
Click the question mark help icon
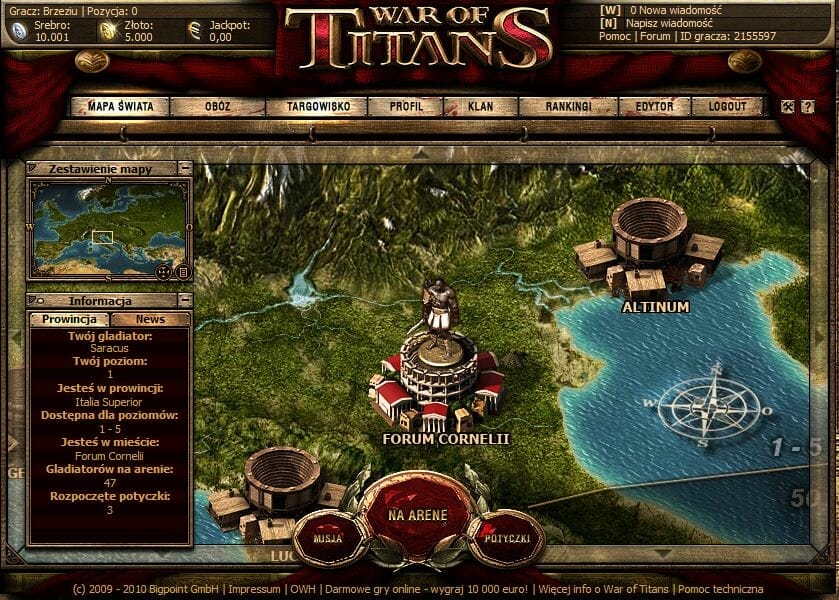pos(807,107)
